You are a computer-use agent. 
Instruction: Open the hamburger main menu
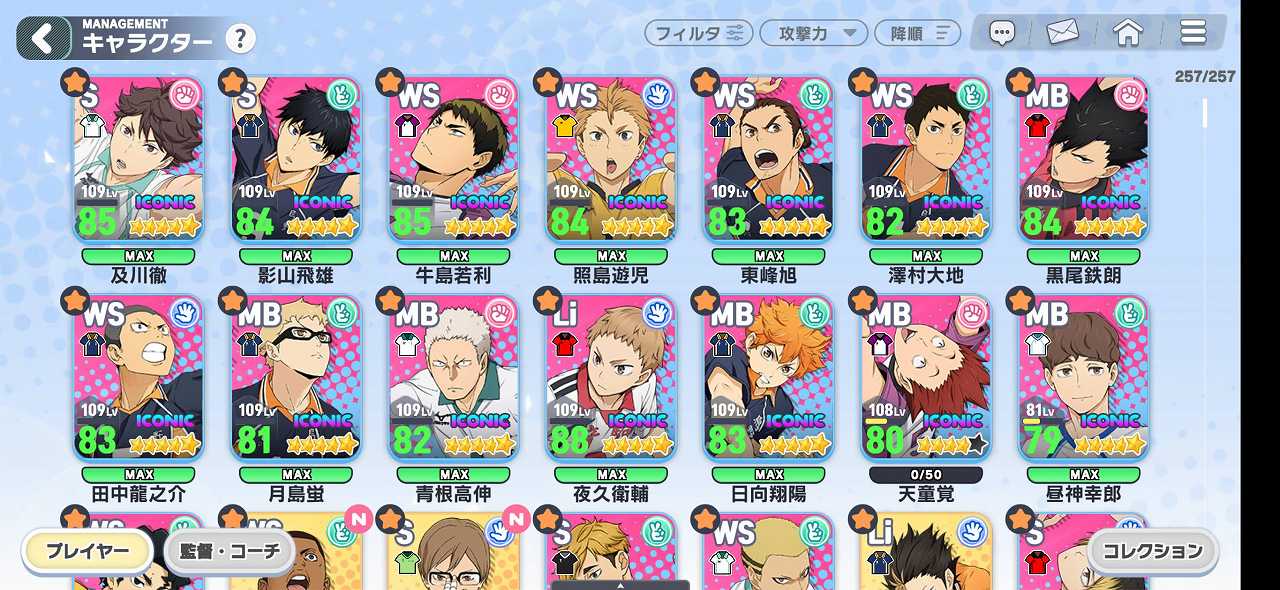[1193, 33]
